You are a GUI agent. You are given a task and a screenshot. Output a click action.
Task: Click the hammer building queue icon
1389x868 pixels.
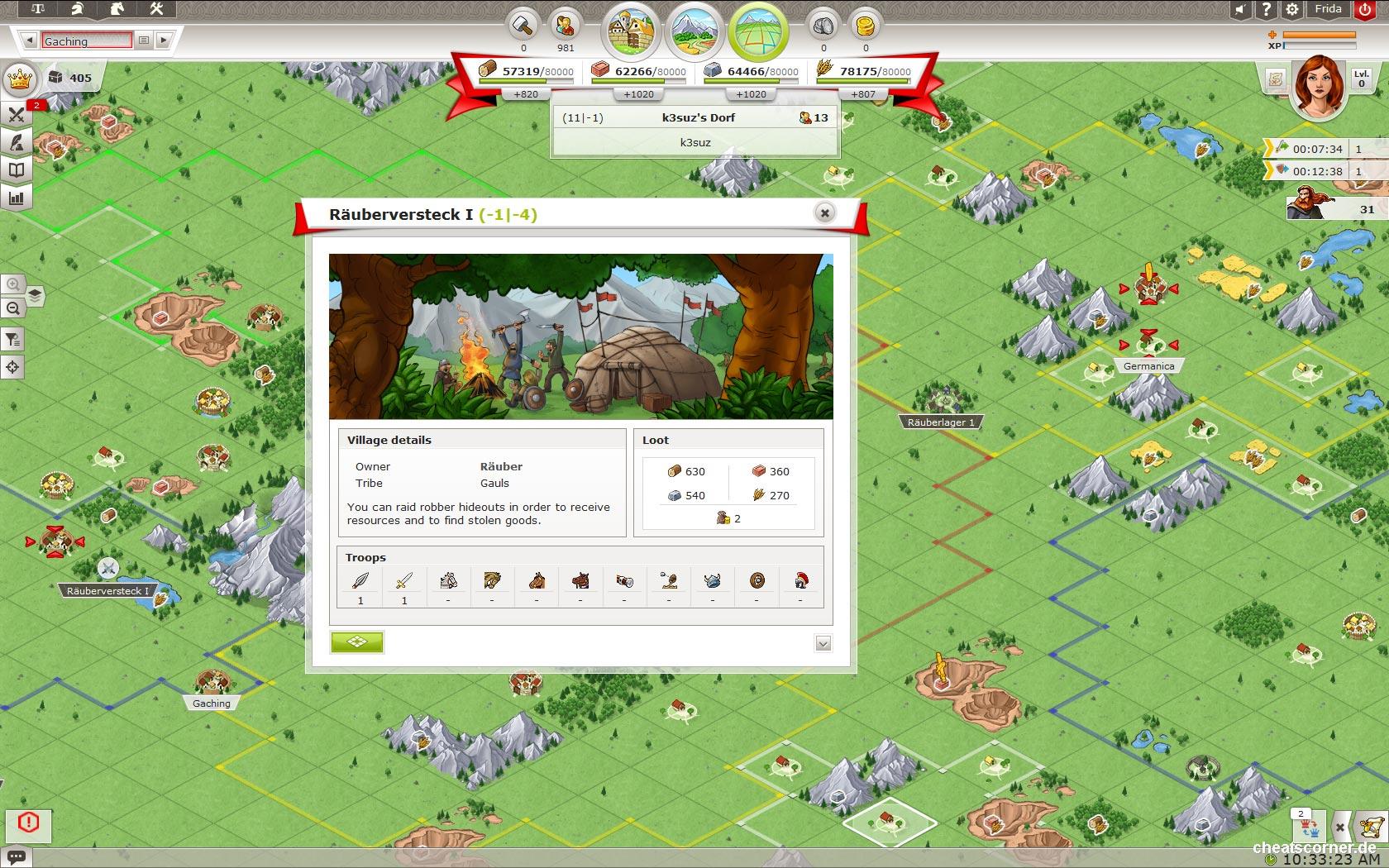[522, 26]
